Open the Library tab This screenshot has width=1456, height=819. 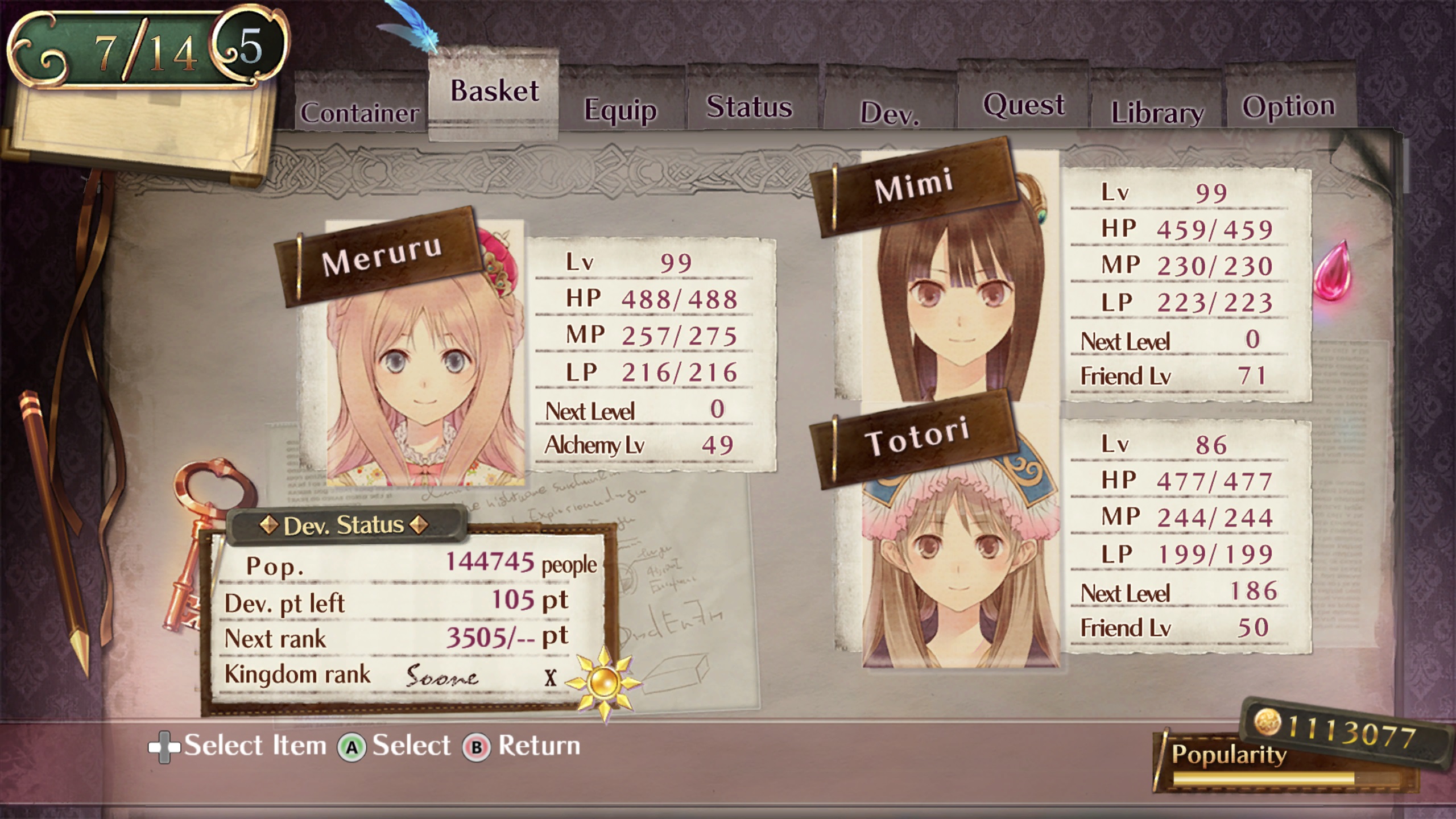pos(1157,112)
